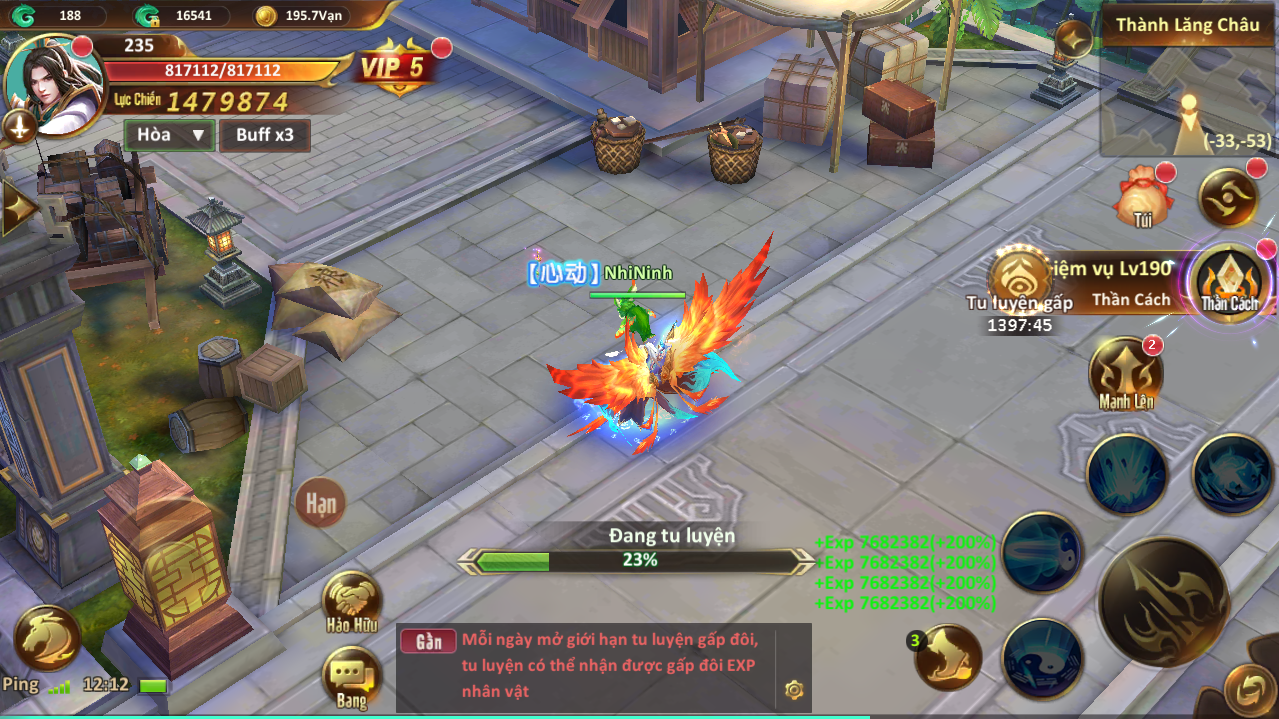Open the player portrait character sheet
This screenshot has width=1279, height=719.
pos(54,84)
